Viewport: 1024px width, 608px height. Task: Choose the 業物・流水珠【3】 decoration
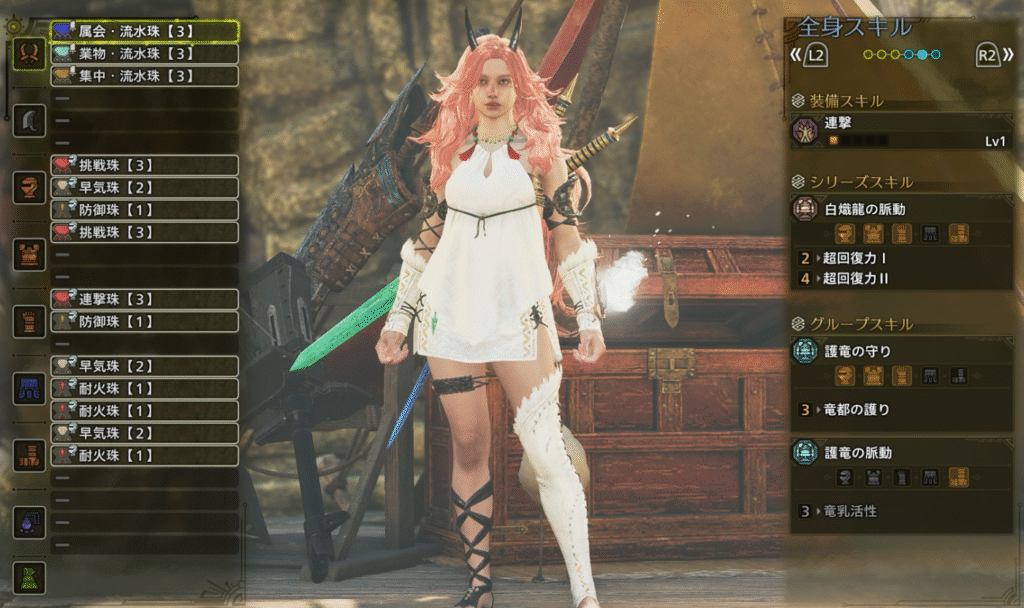click(x=145, y=53)
